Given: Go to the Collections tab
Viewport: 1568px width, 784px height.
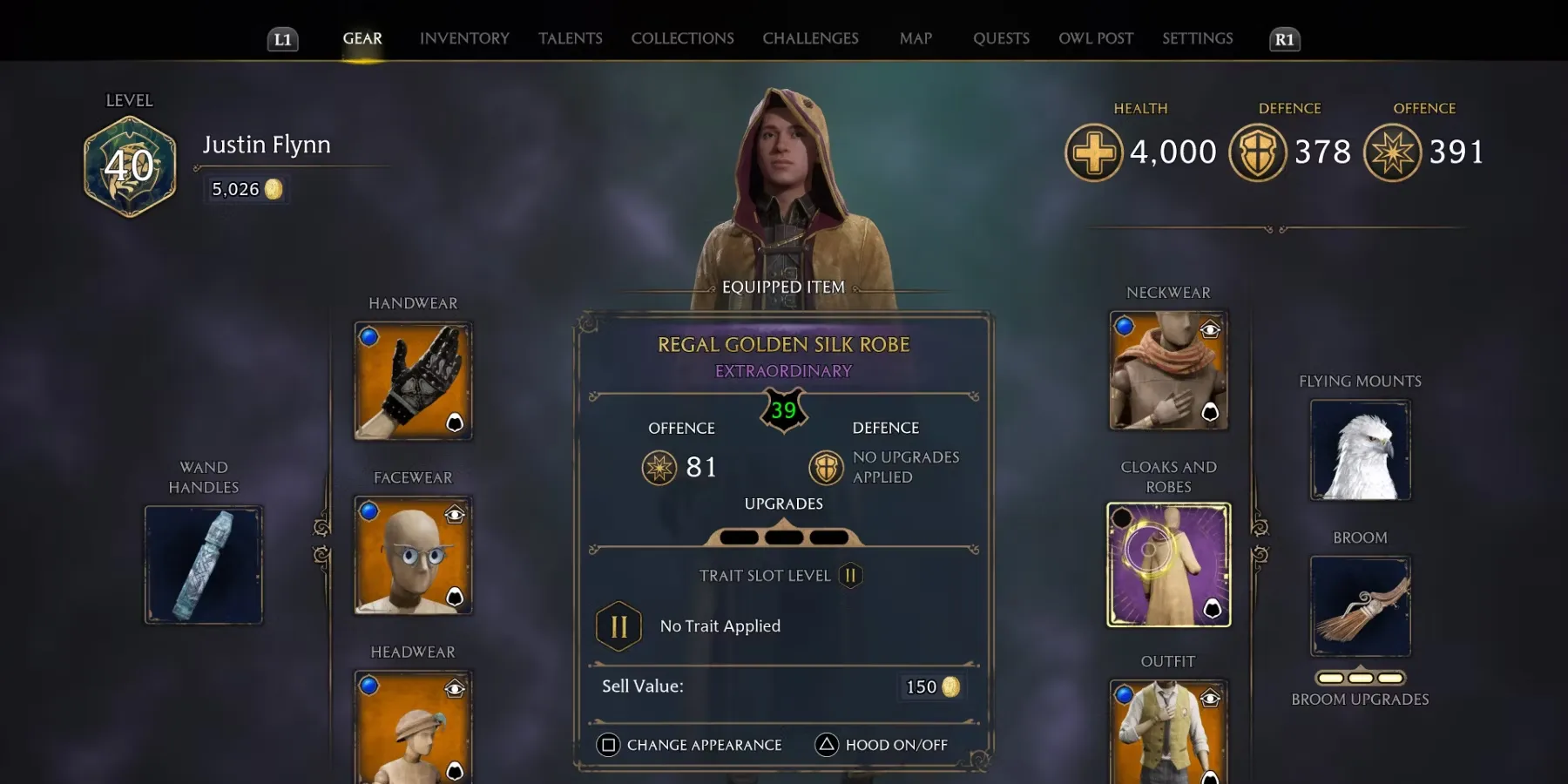Looking at the screenshot, I should (x=682, y=38).
